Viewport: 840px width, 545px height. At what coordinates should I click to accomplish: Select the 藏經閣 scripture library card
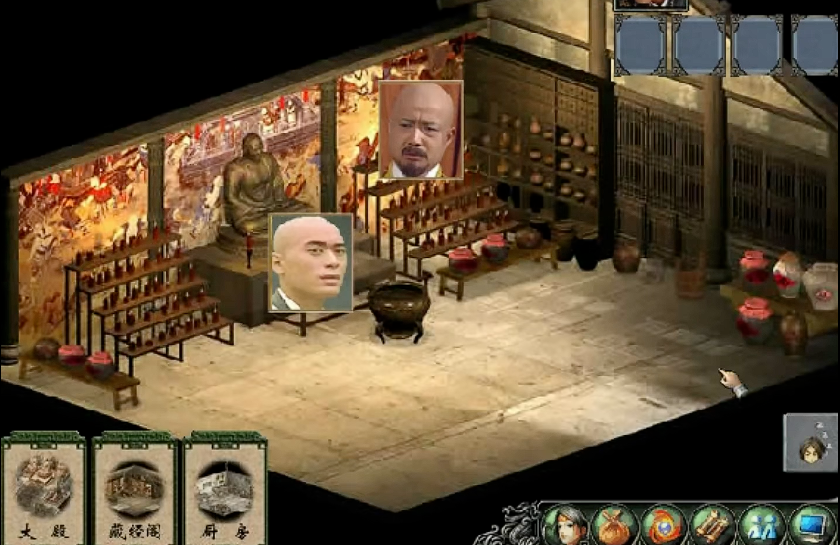pyautogui.click(x=133, y=490)
